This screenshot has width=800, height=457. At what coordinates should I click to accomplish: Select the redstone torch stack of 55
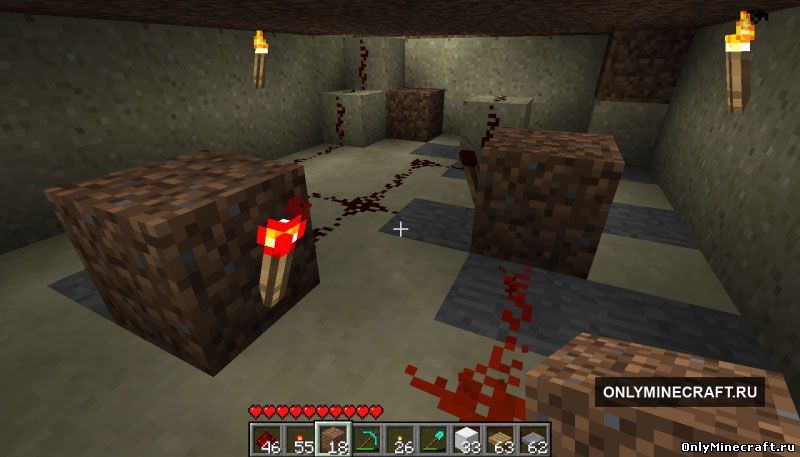pyautogui.click(x=299, y=439)
